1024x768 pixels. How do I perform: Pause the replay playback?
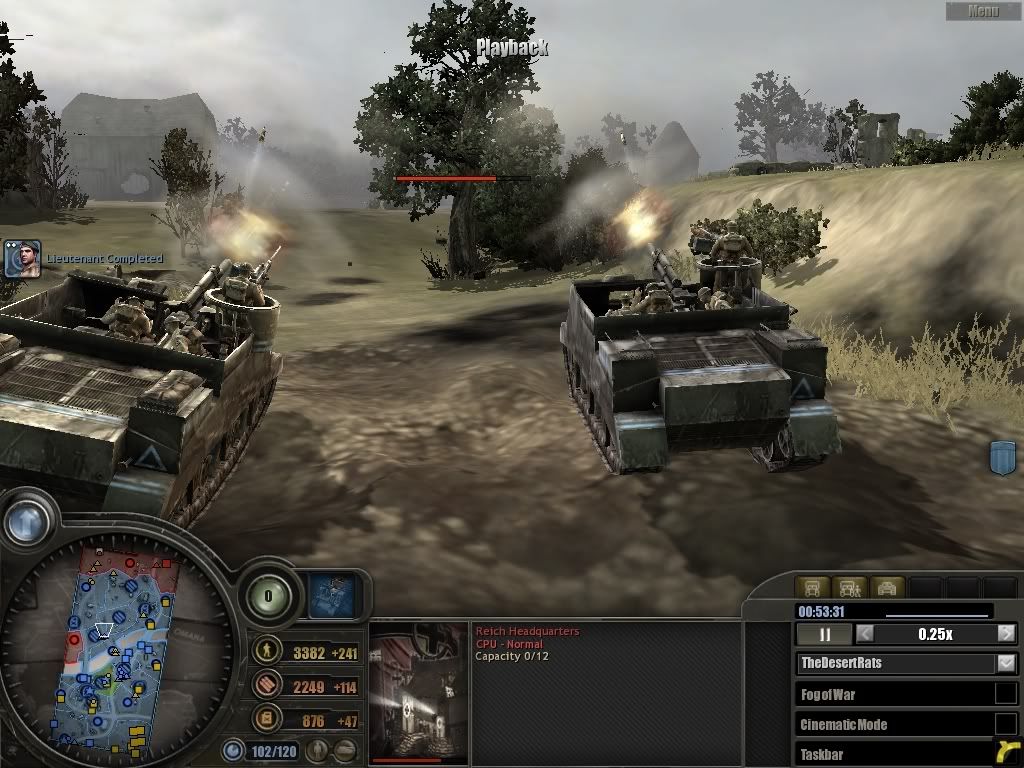pyautogui.click(x=826, y=634)
